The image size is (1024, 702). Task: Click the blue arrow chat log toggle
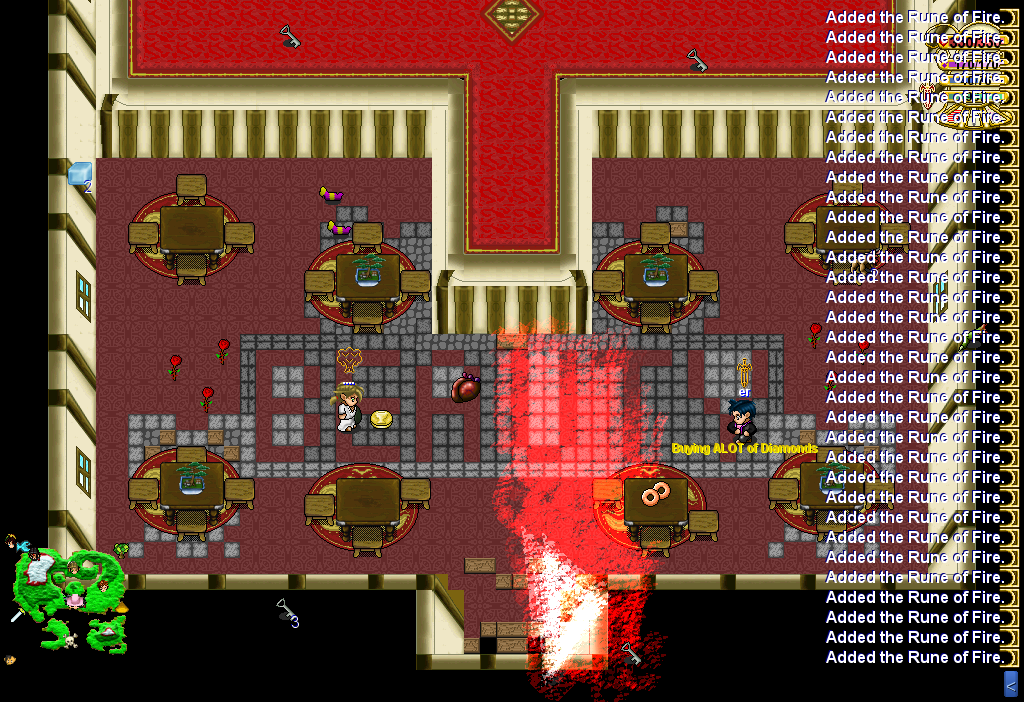click(1010, 684)
